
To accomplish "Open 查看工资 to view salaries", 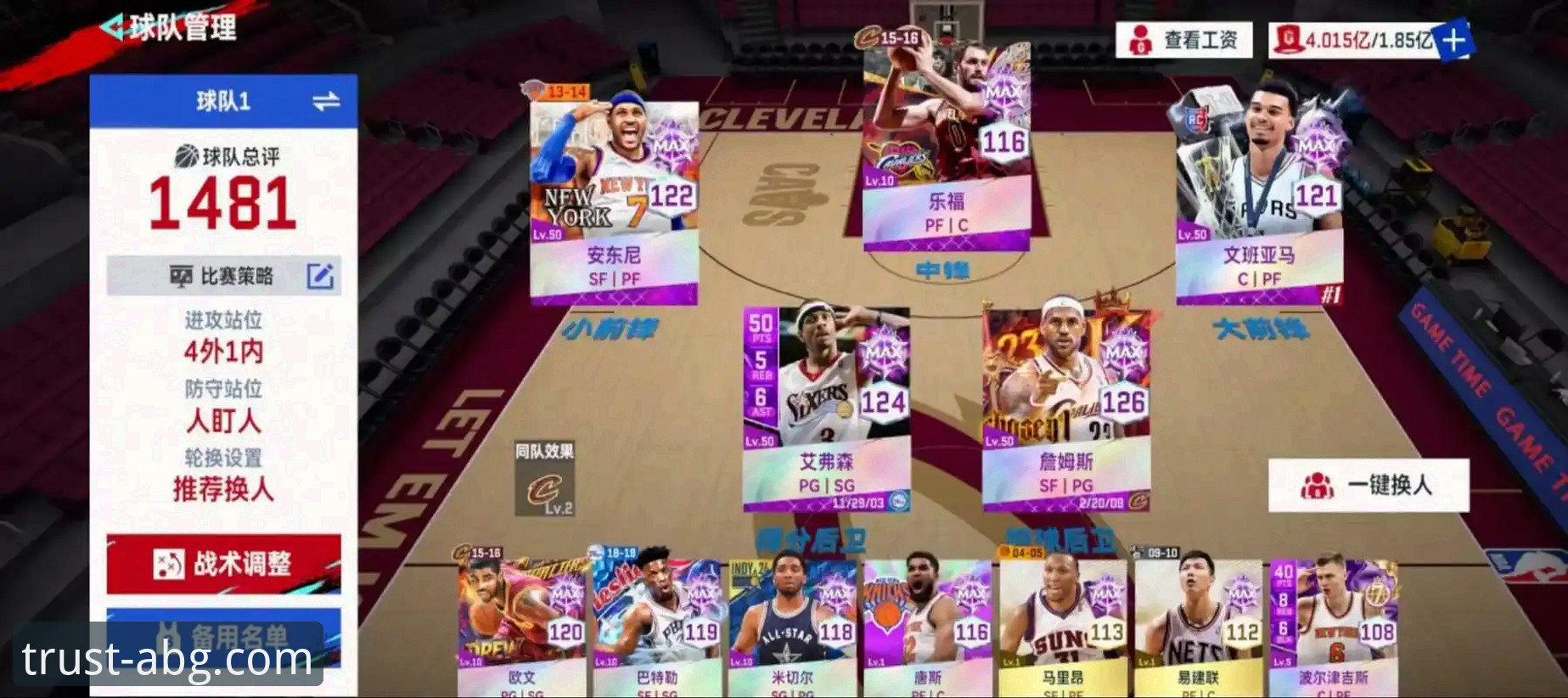I will pos(1197,37).
